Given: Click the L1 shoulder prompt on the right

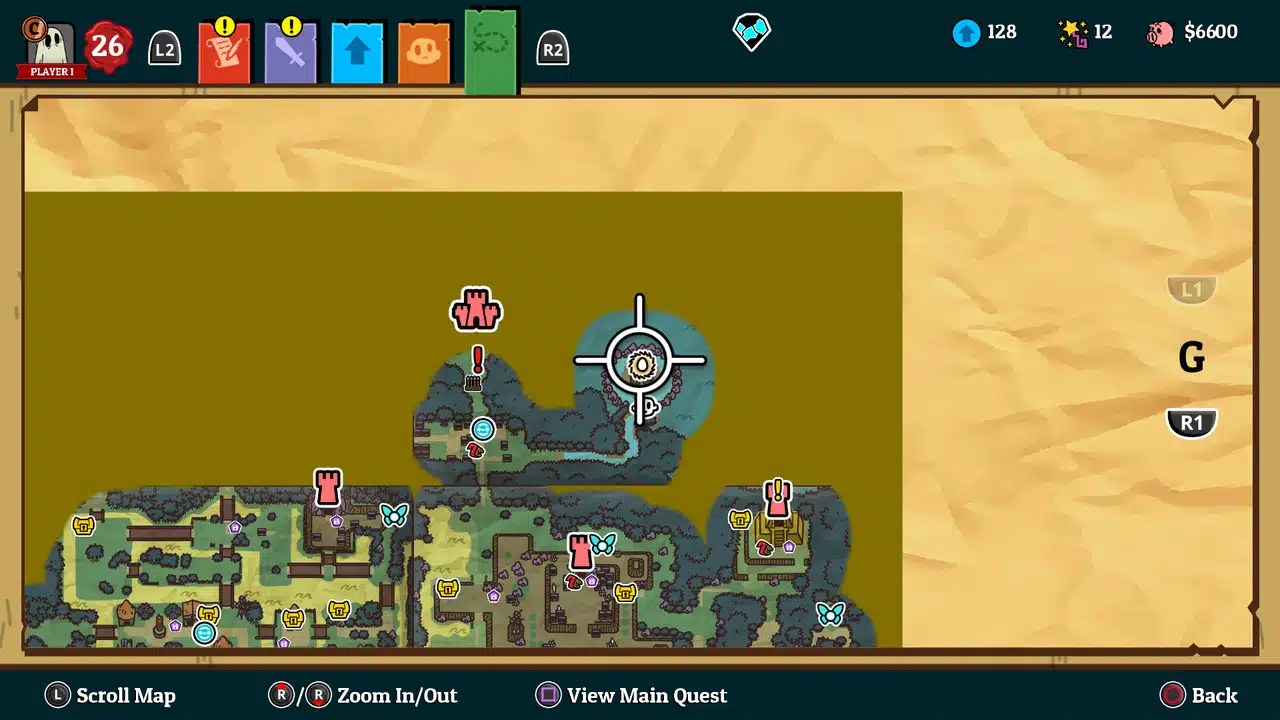Looking at the screenshot, I should 1190,291.
